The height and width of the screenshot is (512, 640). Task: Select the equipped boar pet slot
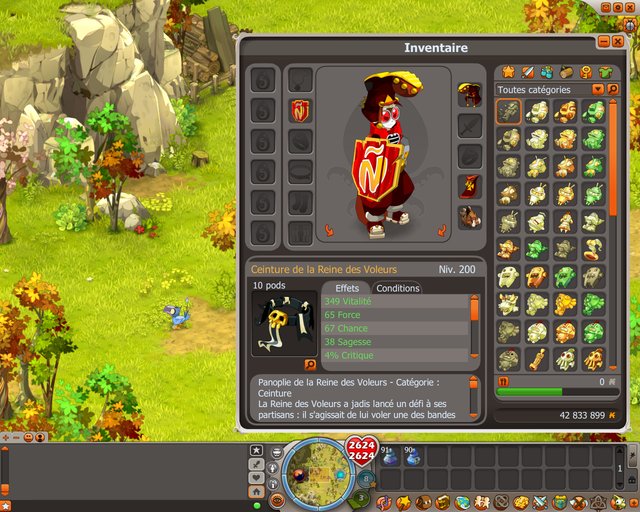[470, 217]
